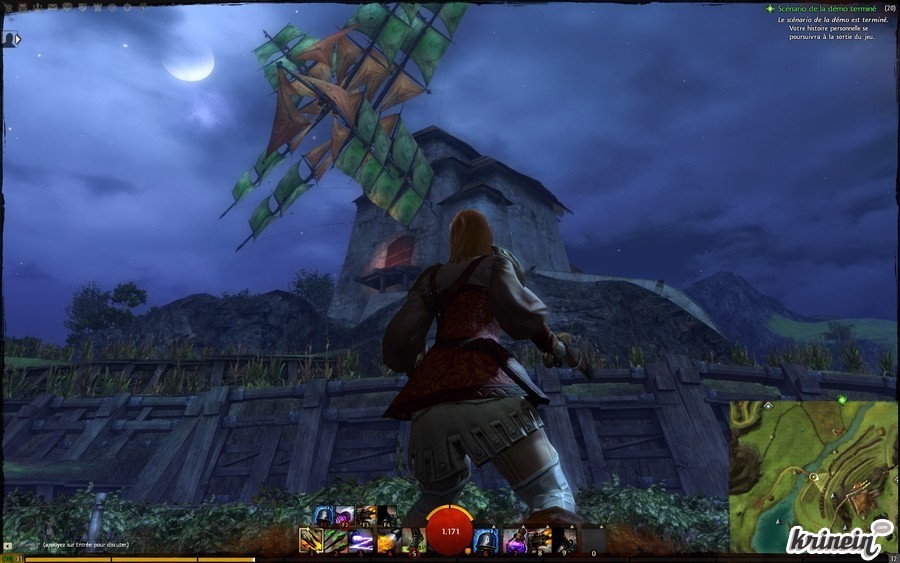Activate the boots skill in slot 5
The height and width of the screenshot is (563, 900).
(413, 541)
